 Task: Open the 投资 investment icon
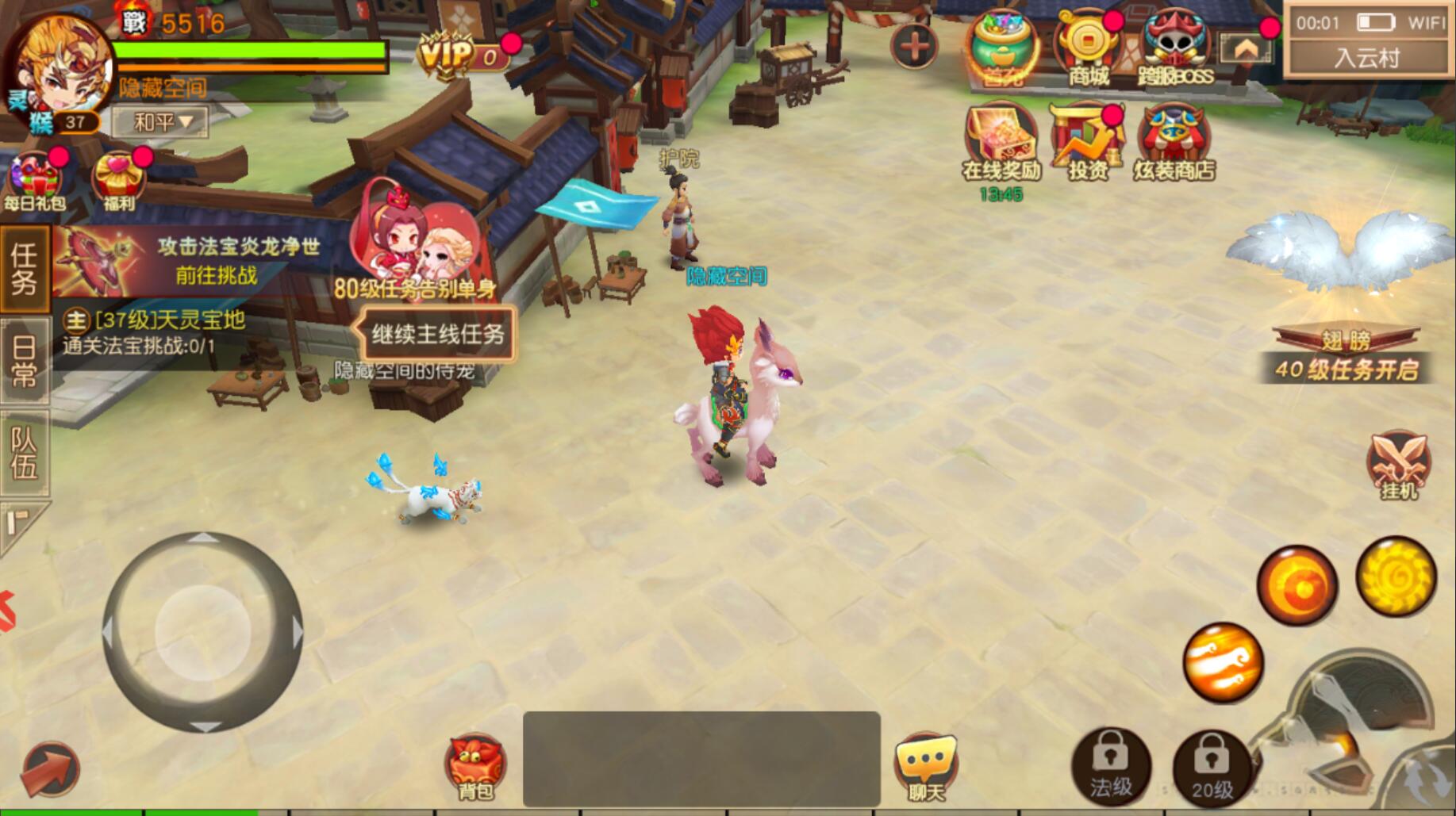pos(1086,143)
